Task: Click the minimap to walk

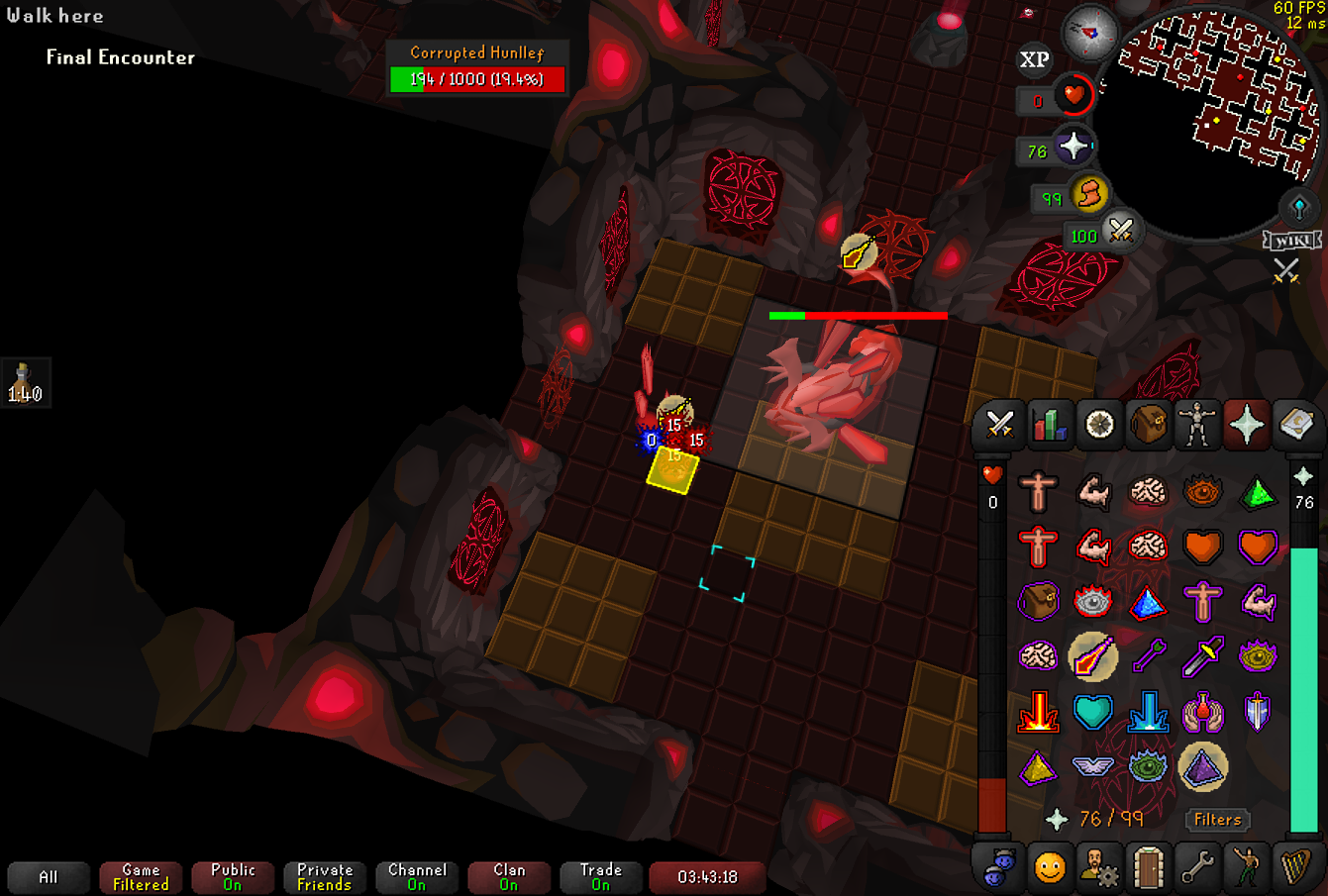Action: [x=1218, y=99]
